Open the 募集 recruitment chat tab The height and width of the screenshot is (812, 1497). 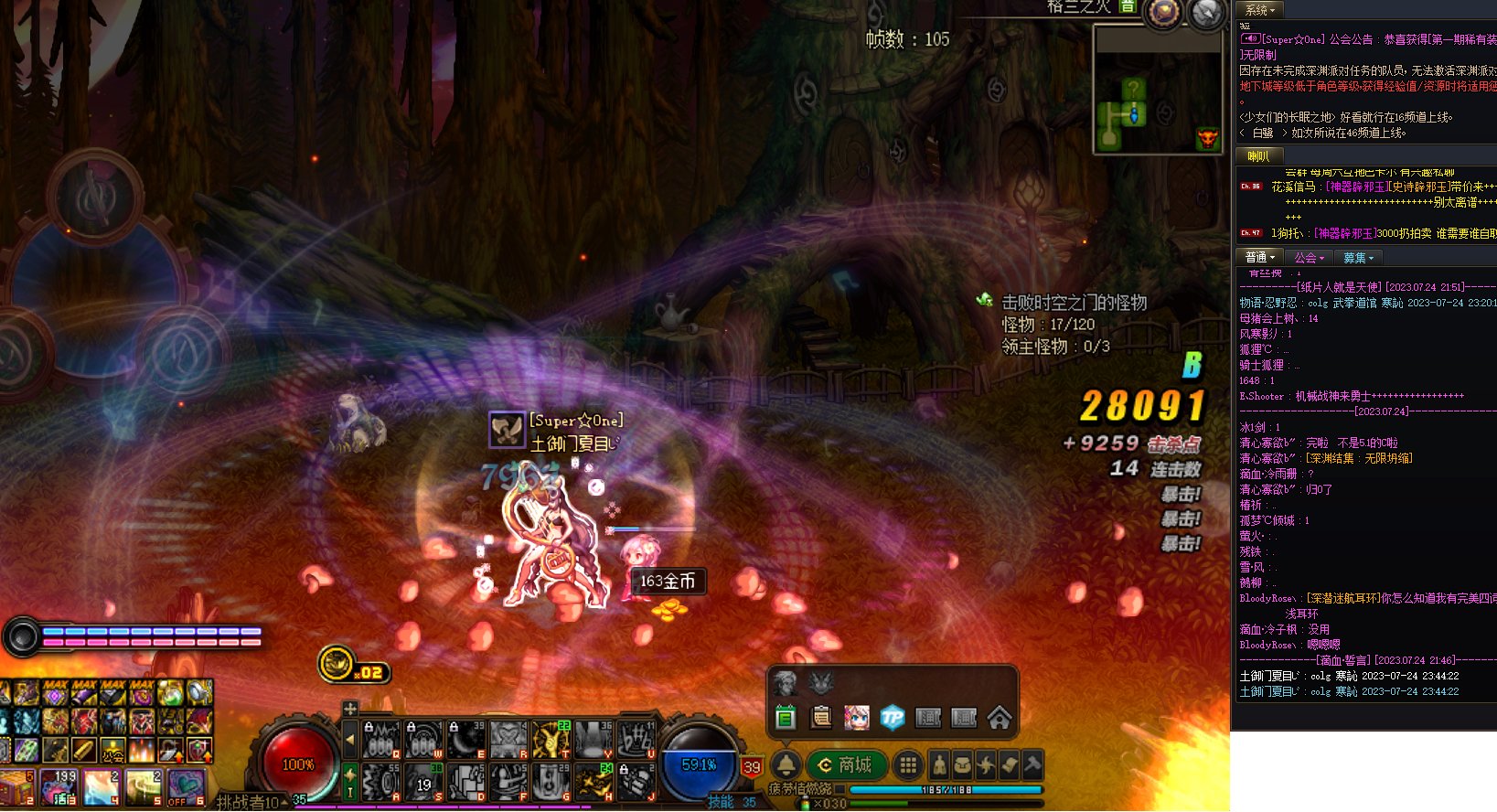click(1358, 258)
